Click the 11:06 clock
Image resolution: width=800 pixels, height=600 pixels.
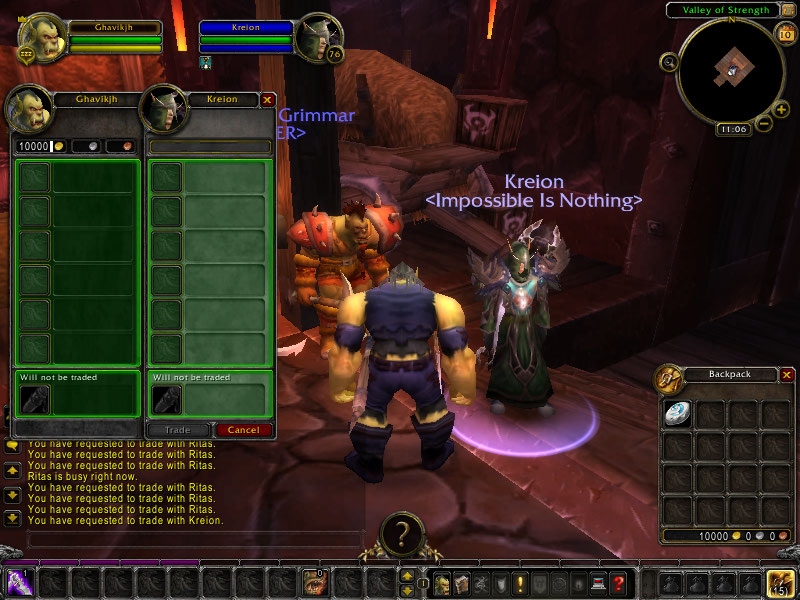(733, 129)
